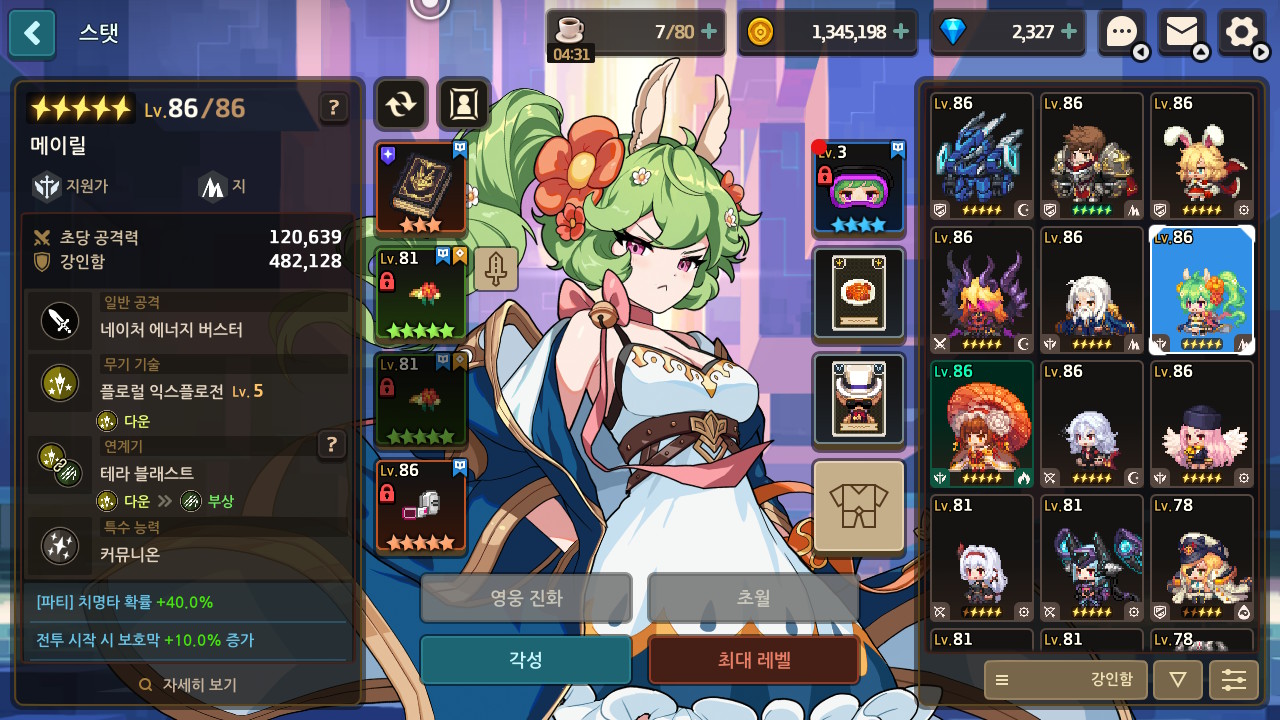Select the Lv.86 gun weapon slot
Image resolution: width=1280 pixels, height=720 pixels.
[x=420, y=506]
